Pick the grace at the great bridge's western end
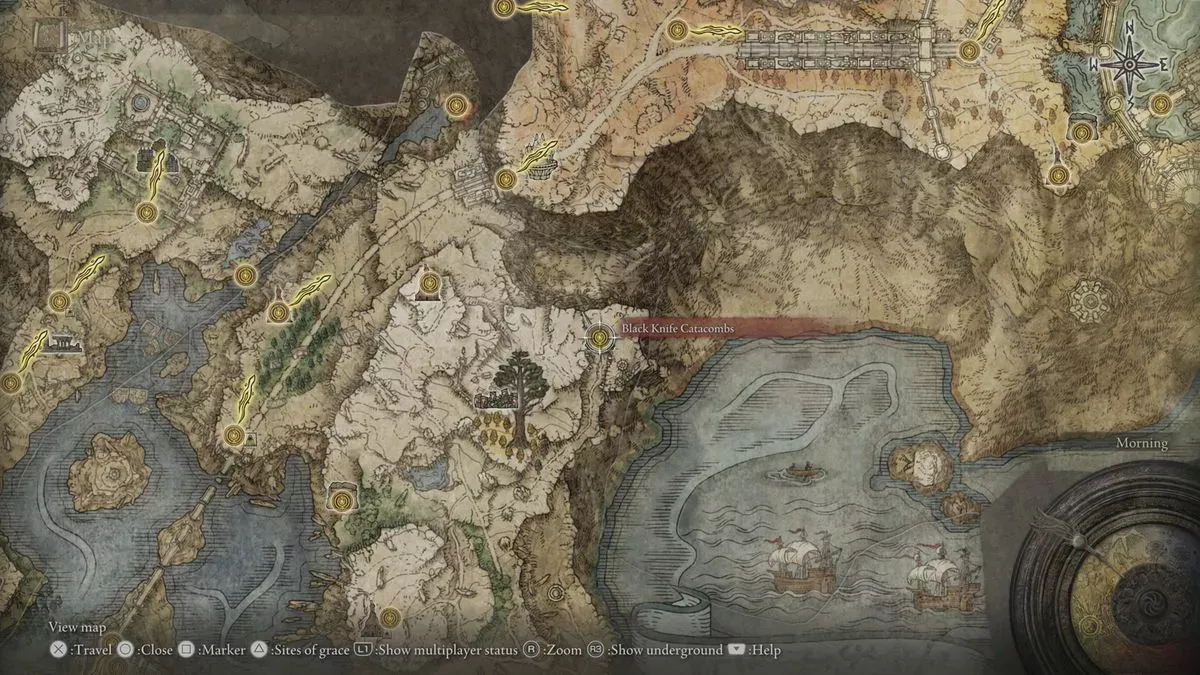 [679, 30]
